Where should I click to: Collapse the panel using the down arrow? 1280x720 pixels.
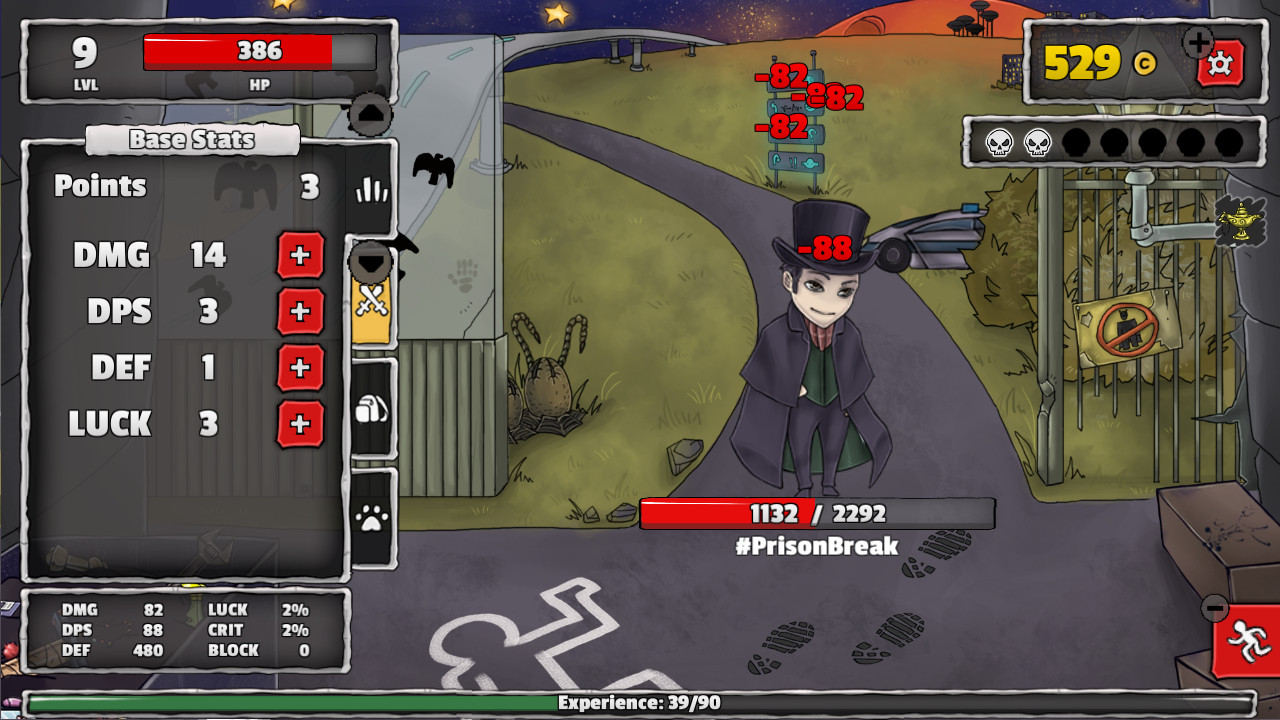371,260
